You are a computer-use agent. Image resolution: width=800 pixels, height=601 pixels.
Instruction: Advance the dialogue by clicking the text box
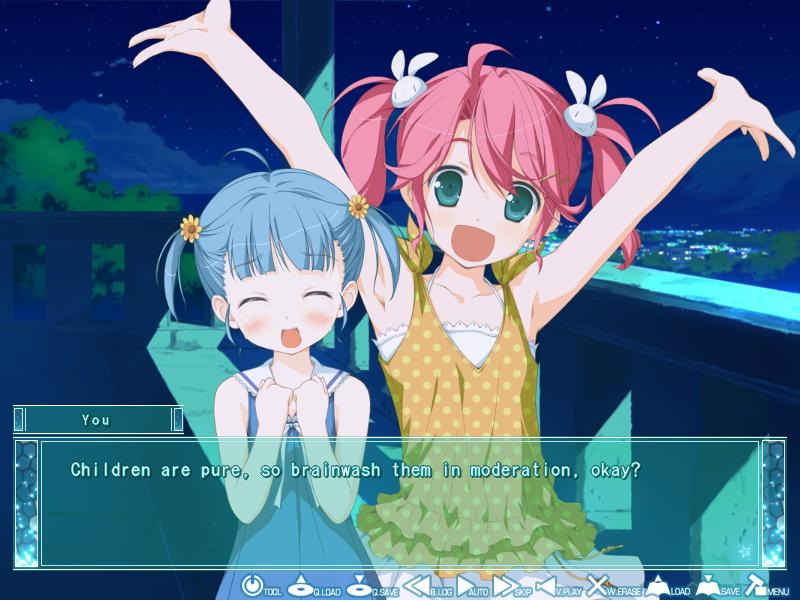coord(400,500)
